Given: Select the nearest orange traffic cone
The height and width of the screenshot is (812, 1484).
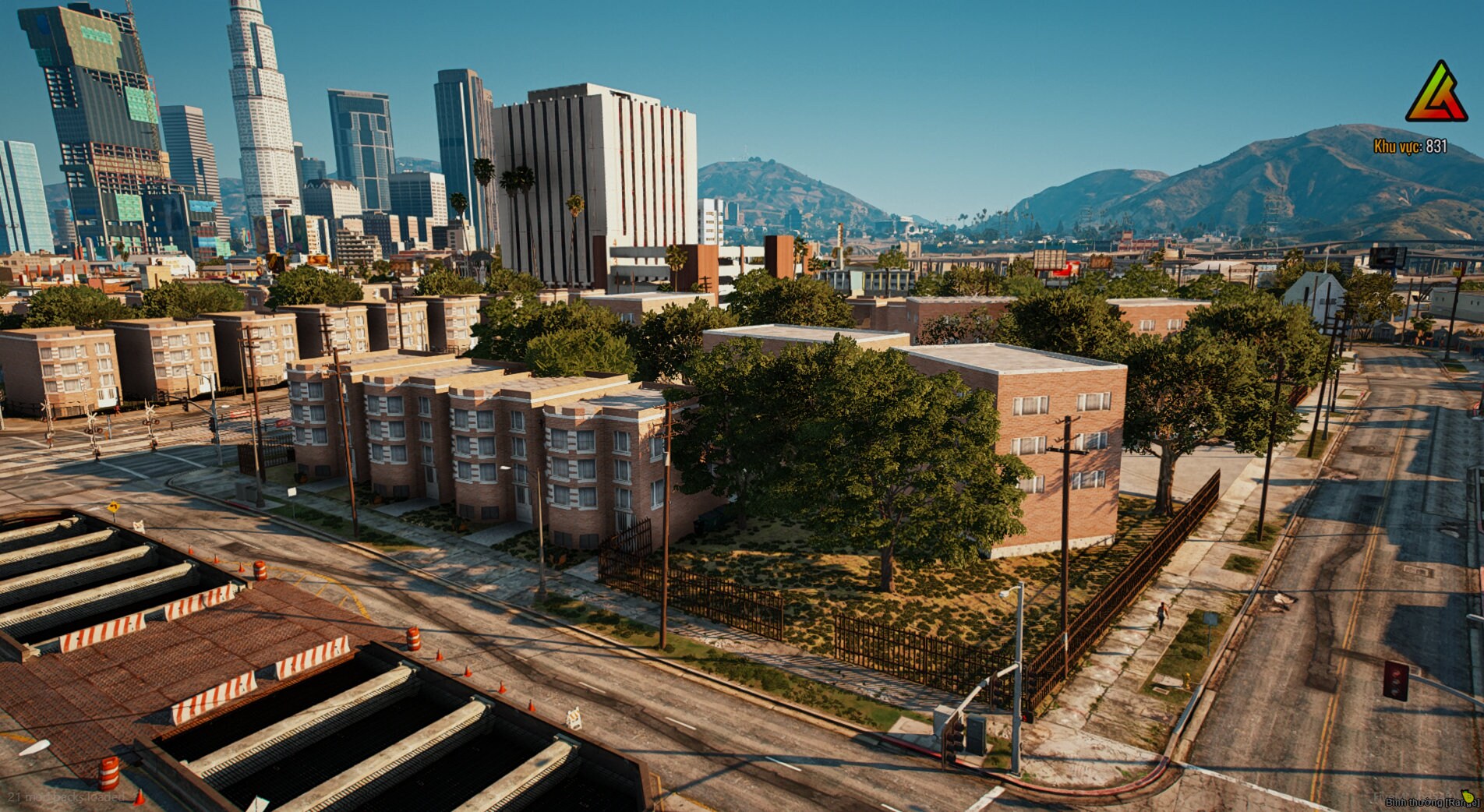Looking at the screenshot, I should [139, 798].
